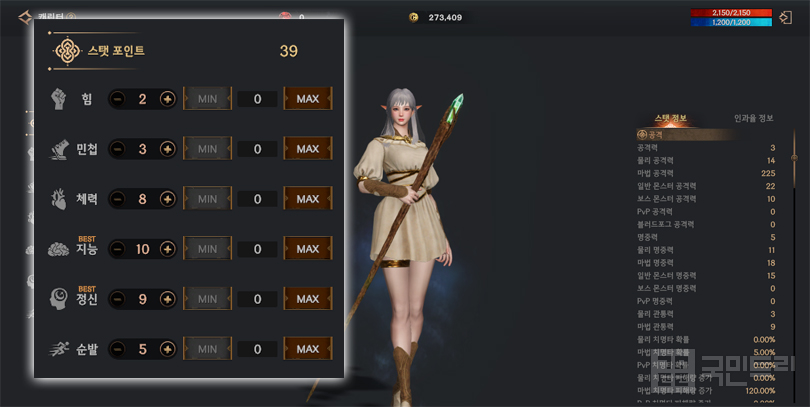The image size is (810, 407).
Task: Add one point to 민첩
Action: (167, 149)
